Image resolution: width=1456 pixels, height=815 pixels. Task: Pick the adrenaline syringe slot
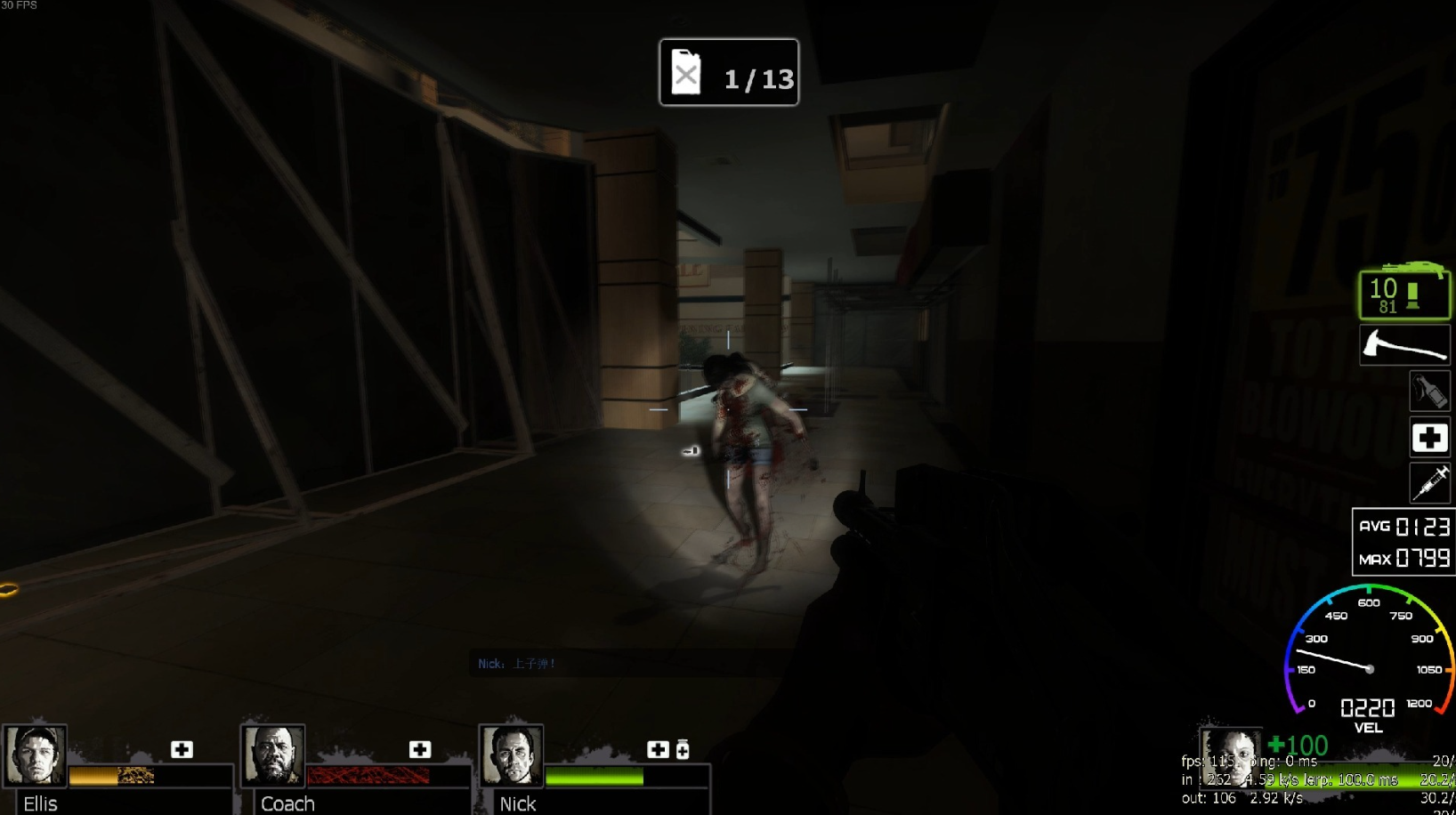(1429, 483)
